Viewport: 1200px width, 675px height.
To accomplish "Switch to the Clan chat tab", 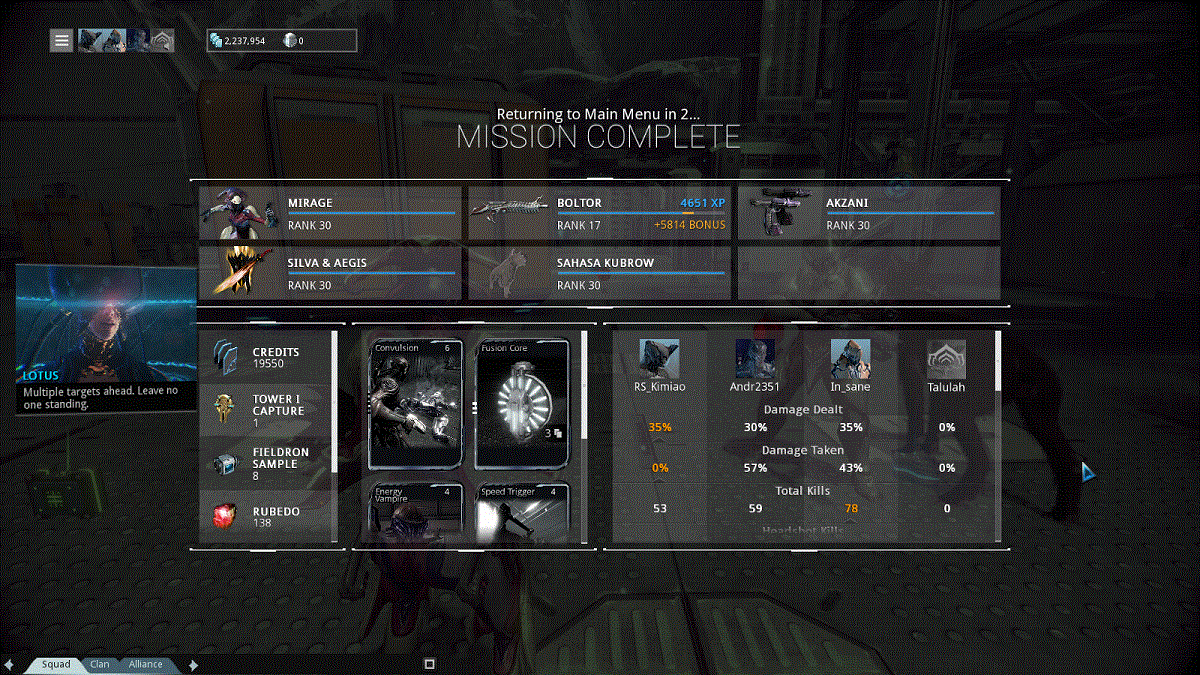I will (x=100, y=664).
